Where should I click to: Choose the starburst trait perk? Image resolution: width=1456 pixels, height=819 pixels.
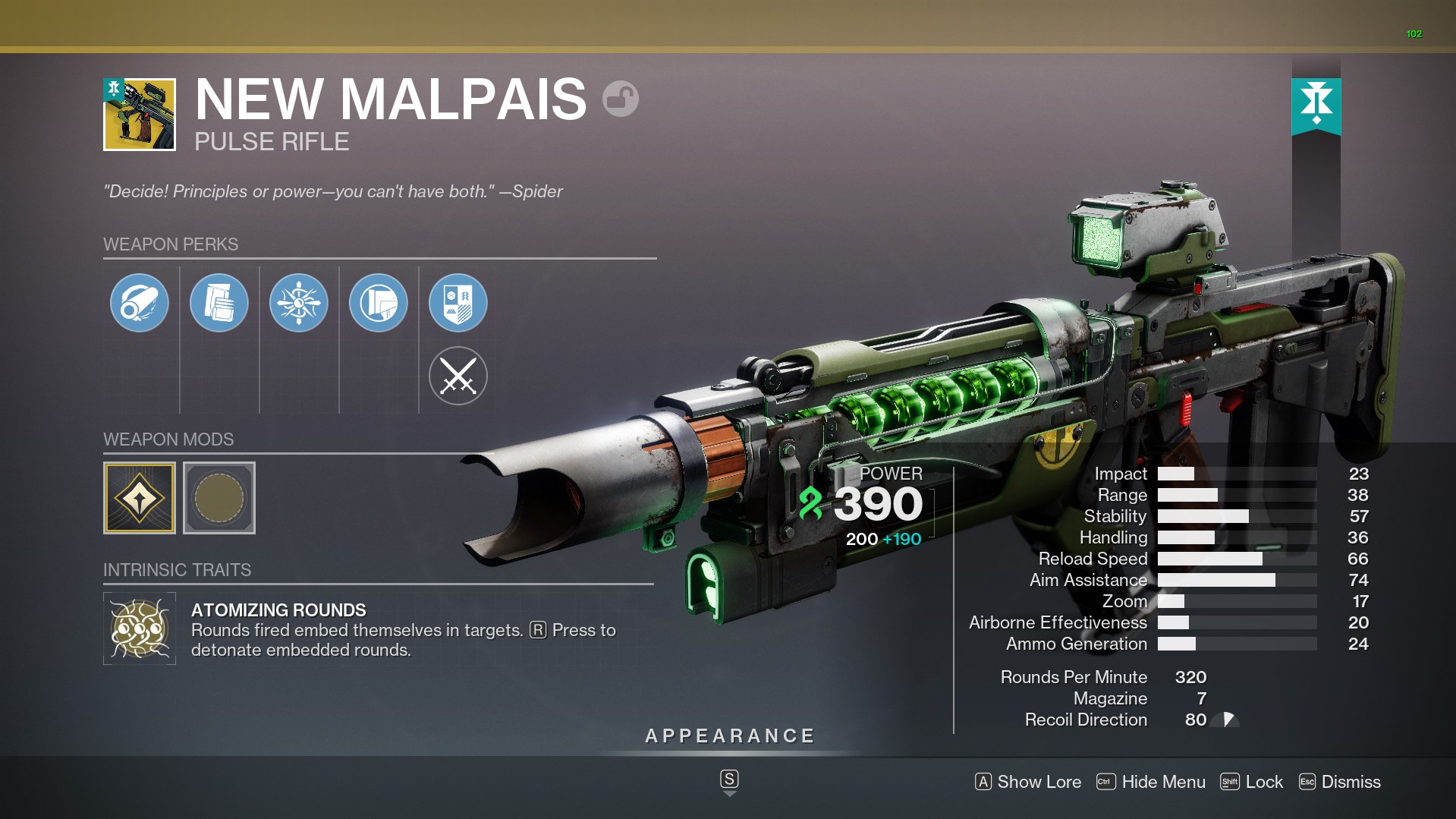(x=299, y=303)
